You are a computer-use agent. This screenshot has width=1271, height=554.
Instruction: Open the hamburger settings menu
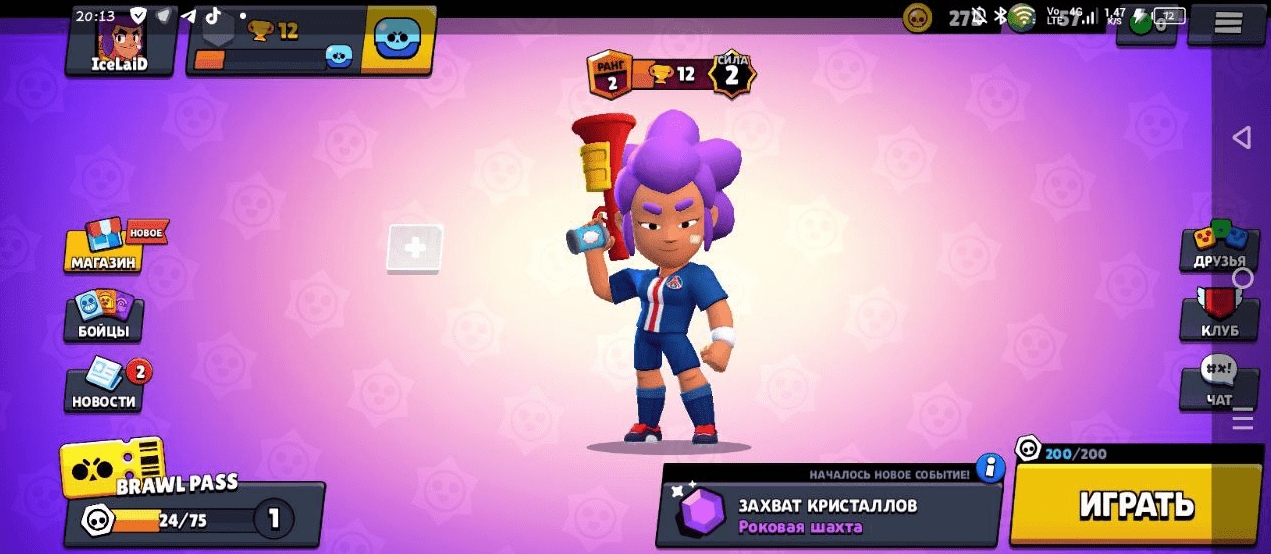click(1228, 23)
